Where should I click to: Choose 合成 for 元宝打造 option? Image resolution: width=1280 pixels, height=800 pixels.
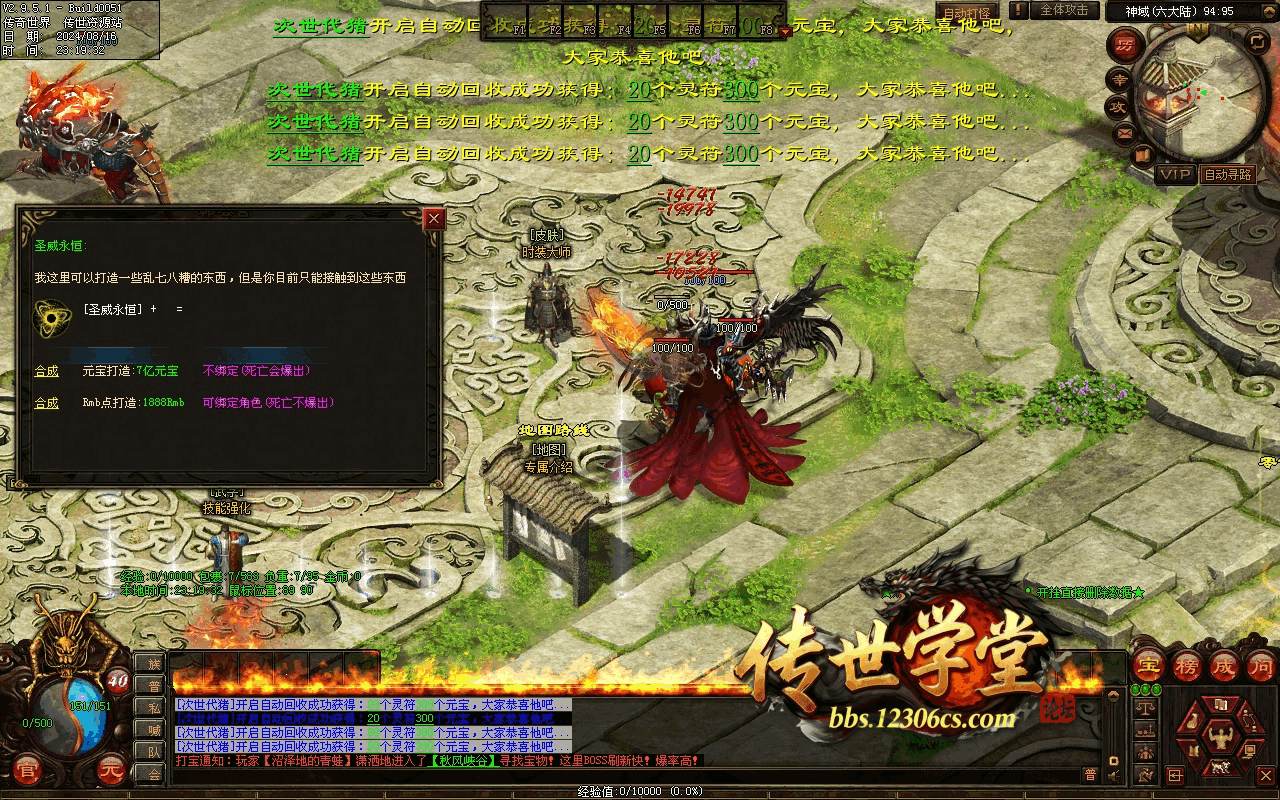(x=47, y=371)
